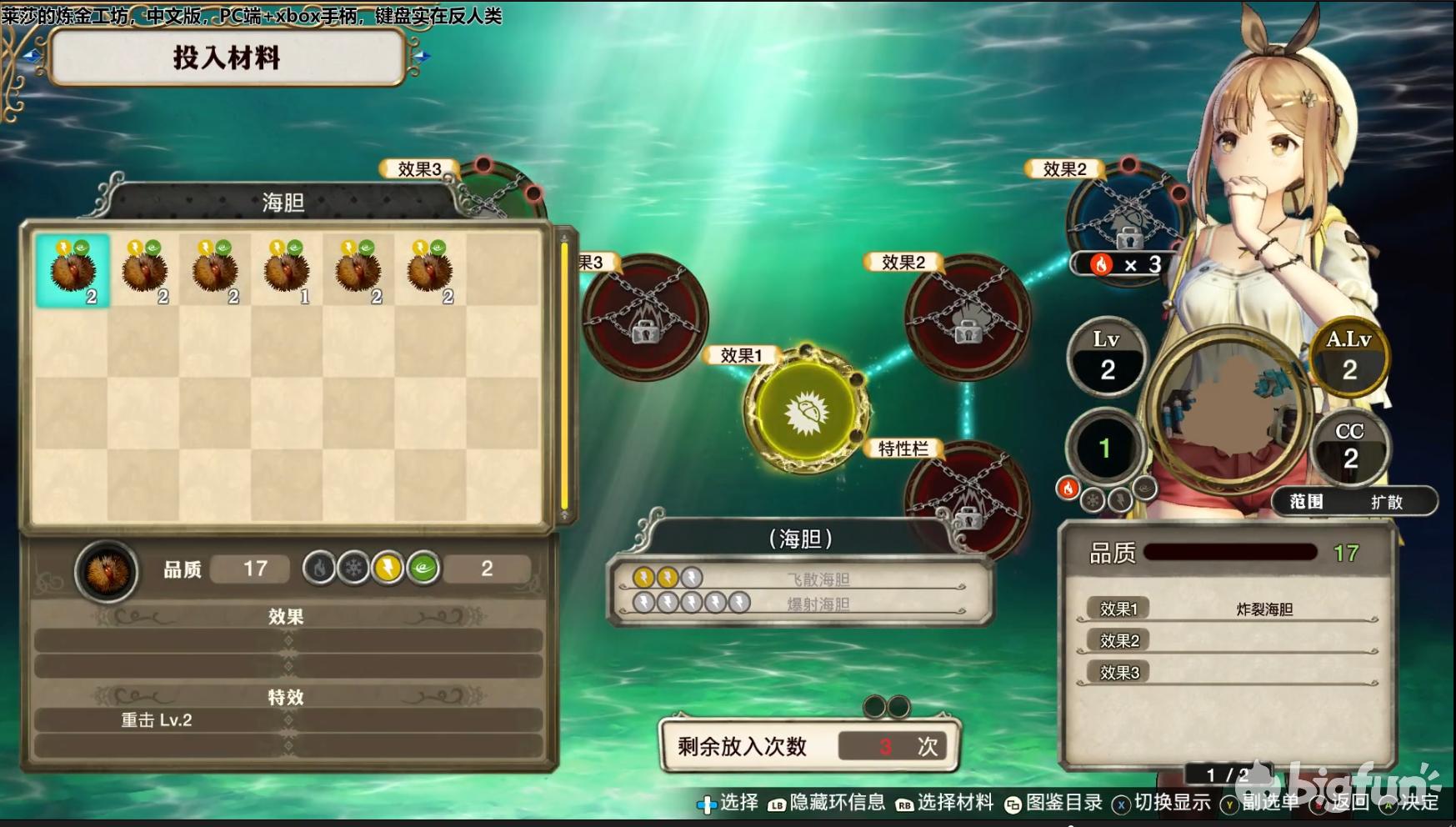Click the red chained 效果2 node

coord(967,318)
